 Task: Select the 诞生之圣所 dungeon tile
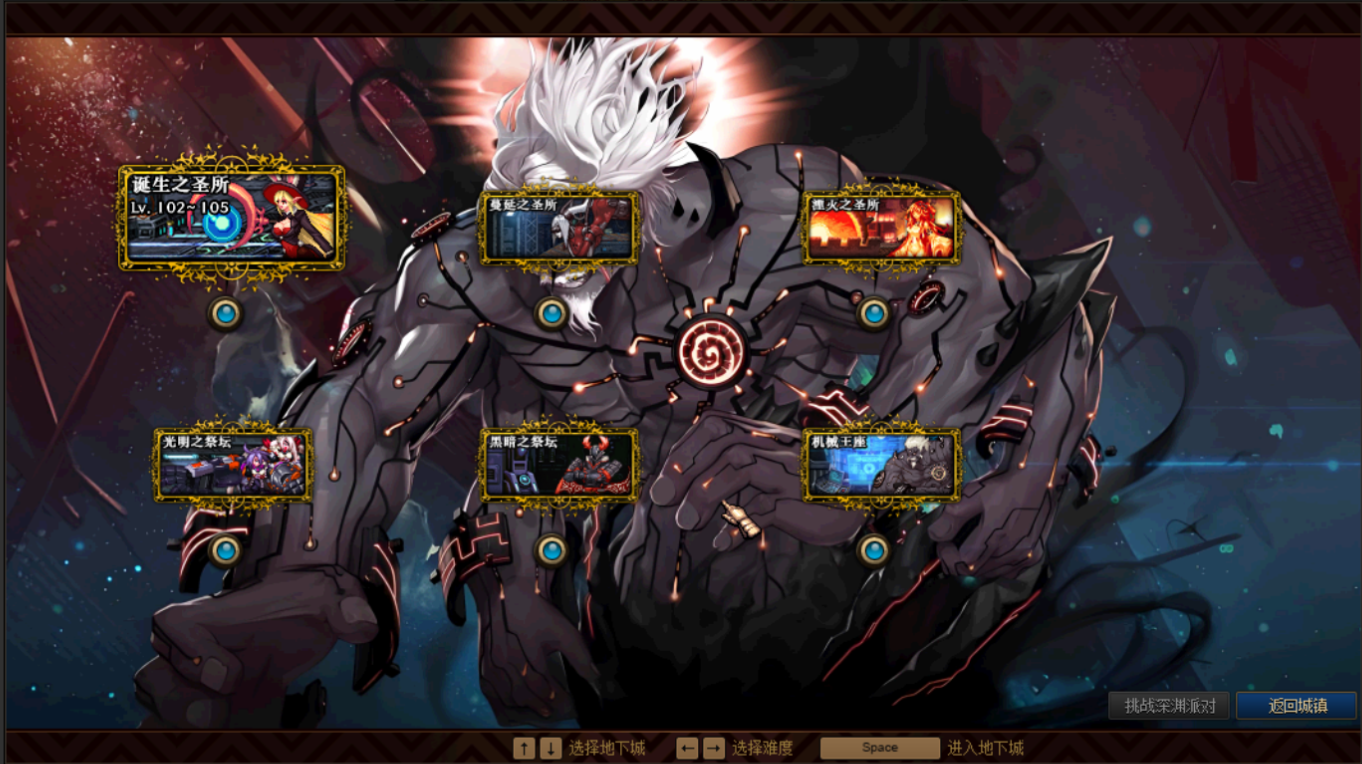[231, 219]
